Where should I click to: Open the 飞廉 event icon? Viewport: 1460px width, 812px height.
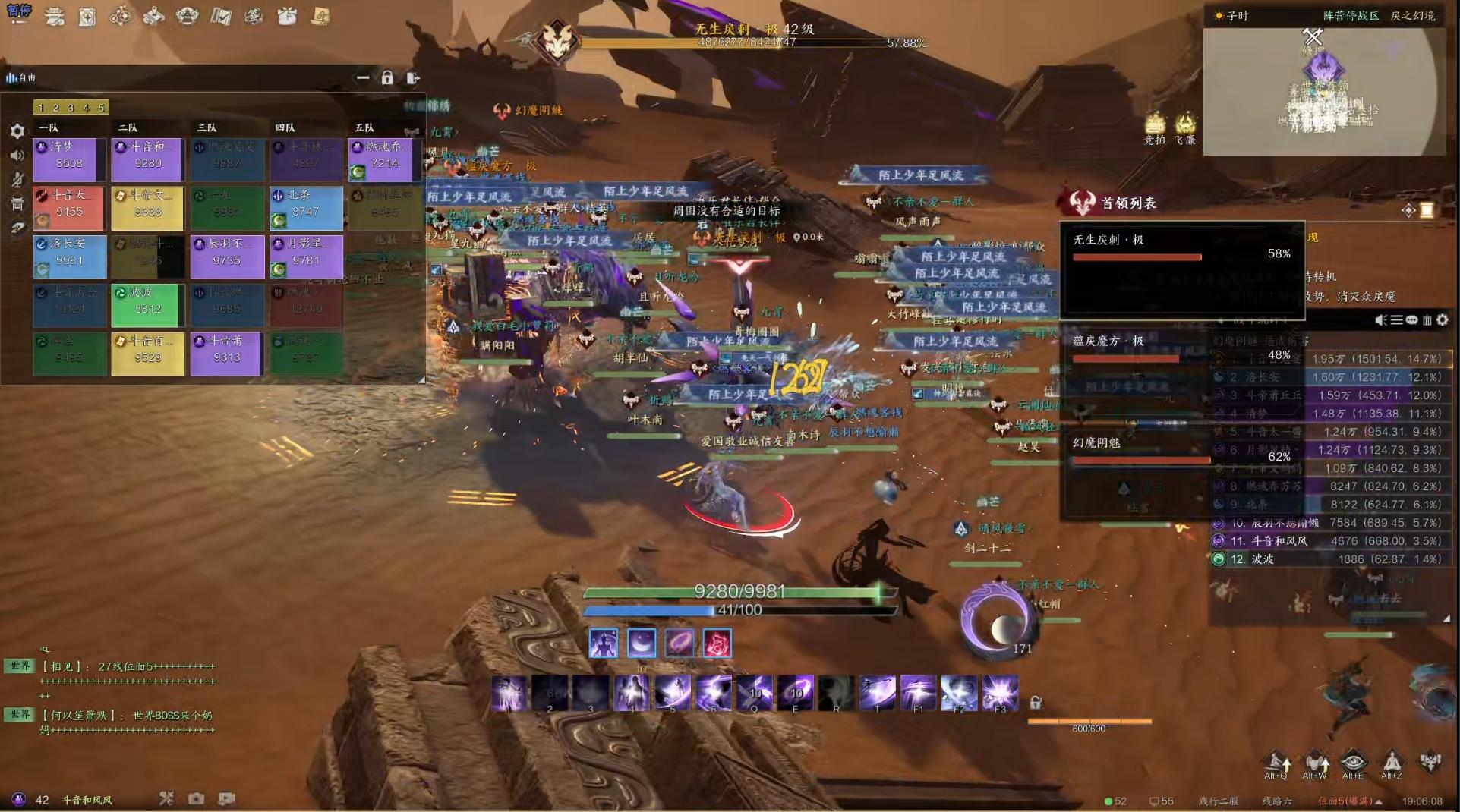[x=1185, y=127]
